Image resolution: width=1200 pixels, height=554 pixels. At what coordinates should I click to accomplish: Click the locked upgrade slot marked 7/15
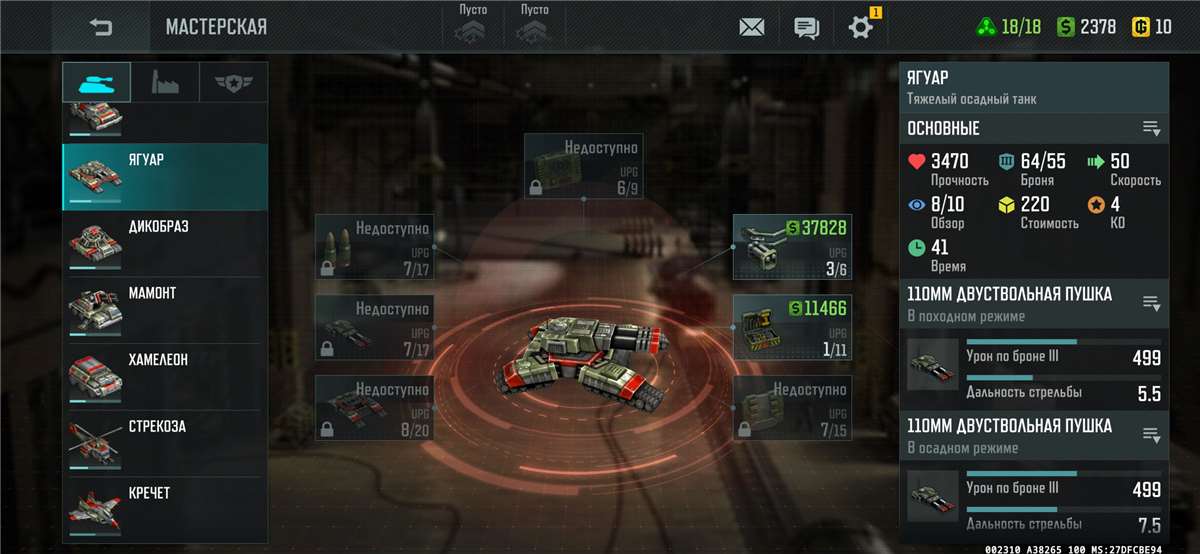[x=792, y=408]
